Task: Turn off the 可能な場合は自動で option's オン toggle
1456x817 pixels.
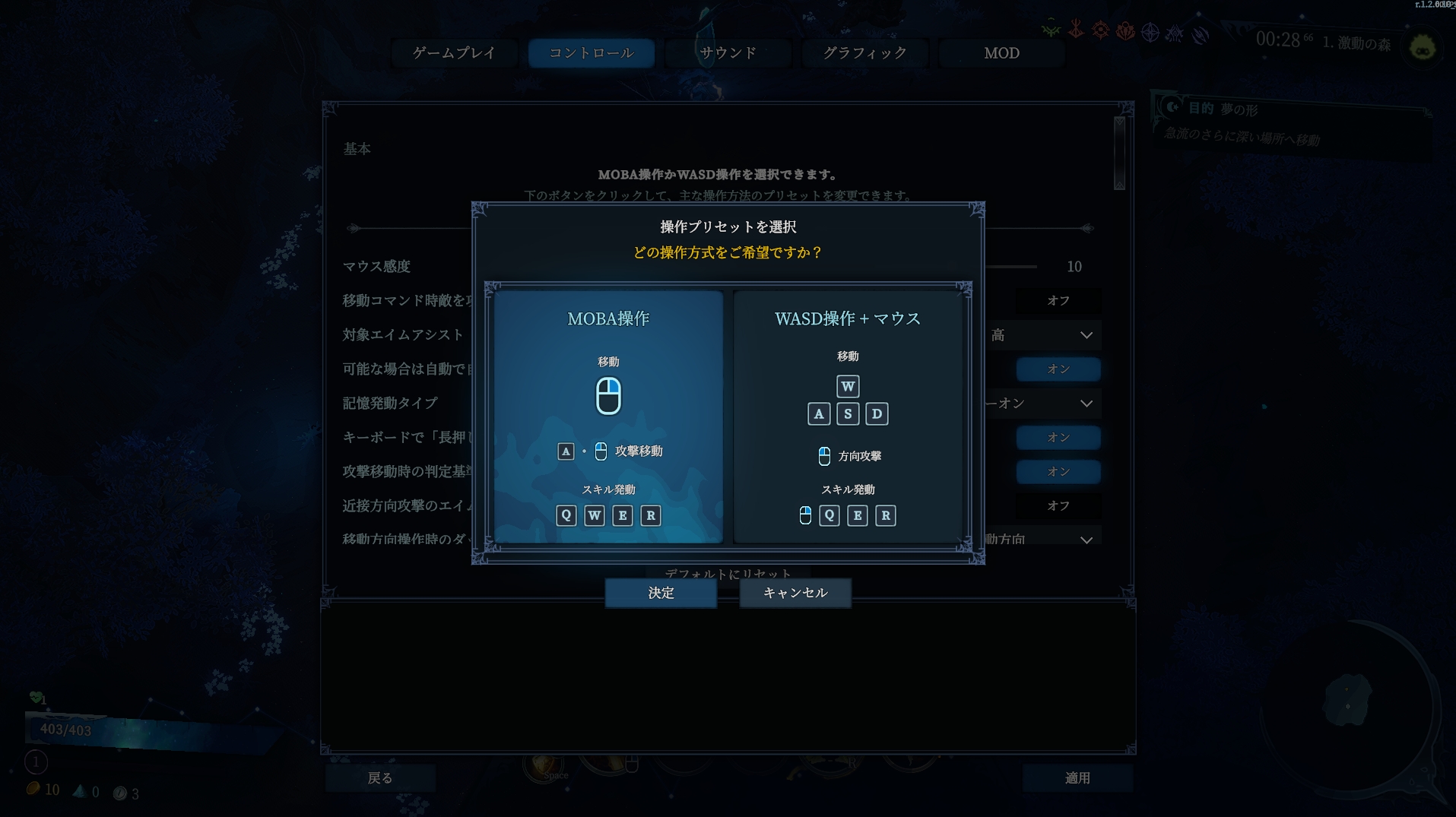Action: 1058,369
